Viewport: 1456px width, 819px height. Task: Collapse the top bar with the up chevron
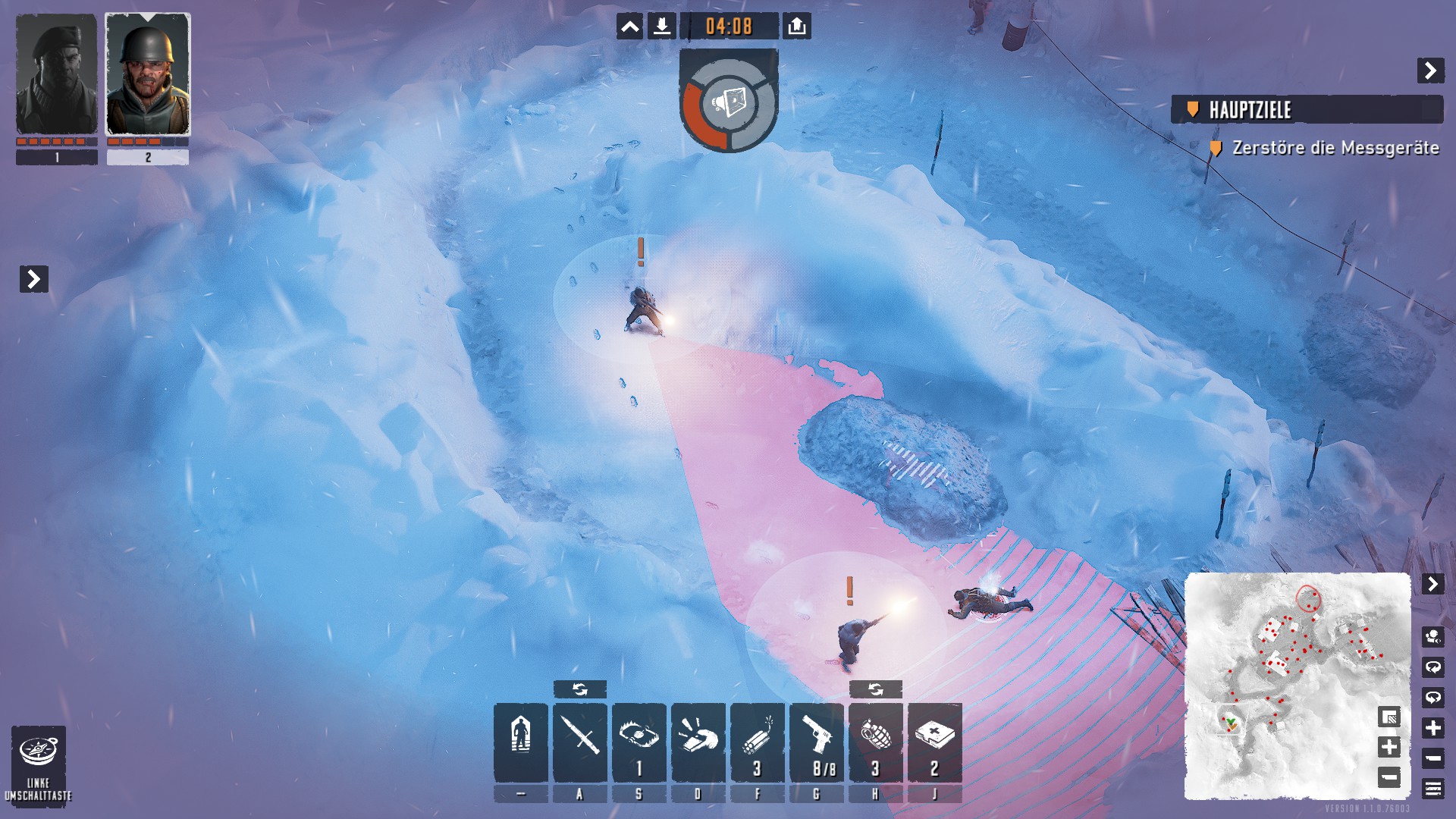click(x=629, y=27)
